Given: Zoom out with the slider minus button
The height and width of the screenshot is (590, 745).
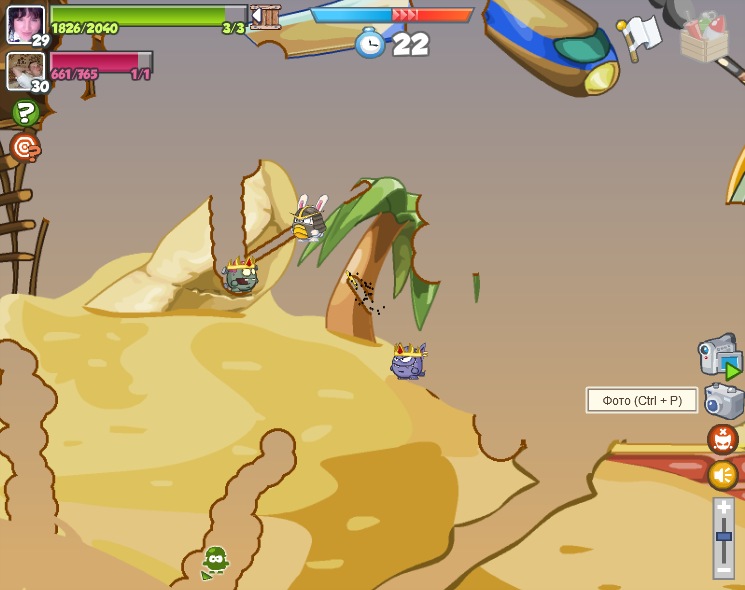Looking at the screenshot, I should pos(723,569).
